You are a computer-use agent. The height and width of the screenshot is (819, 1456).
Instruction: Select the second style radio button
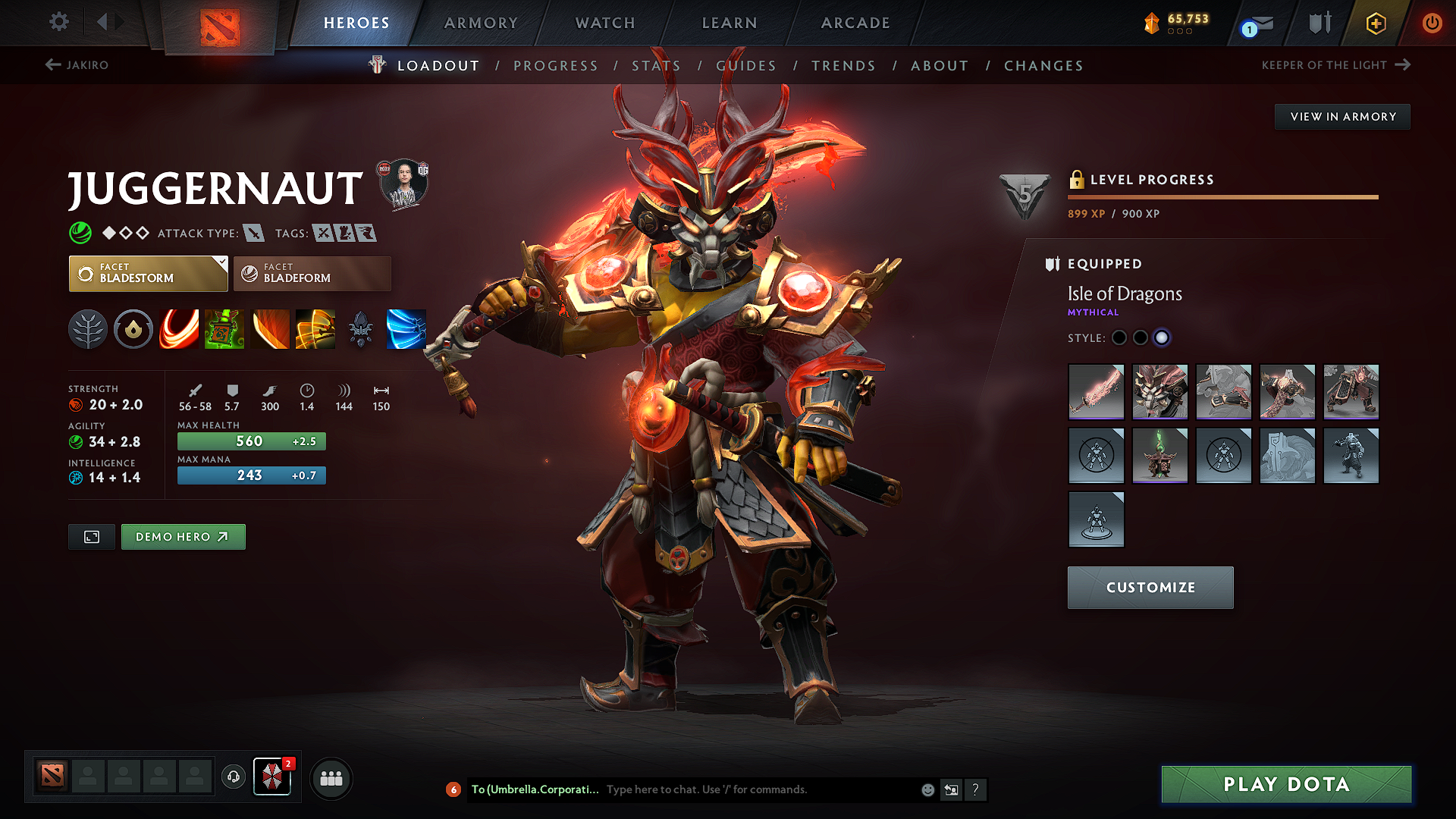[1141, 338]
